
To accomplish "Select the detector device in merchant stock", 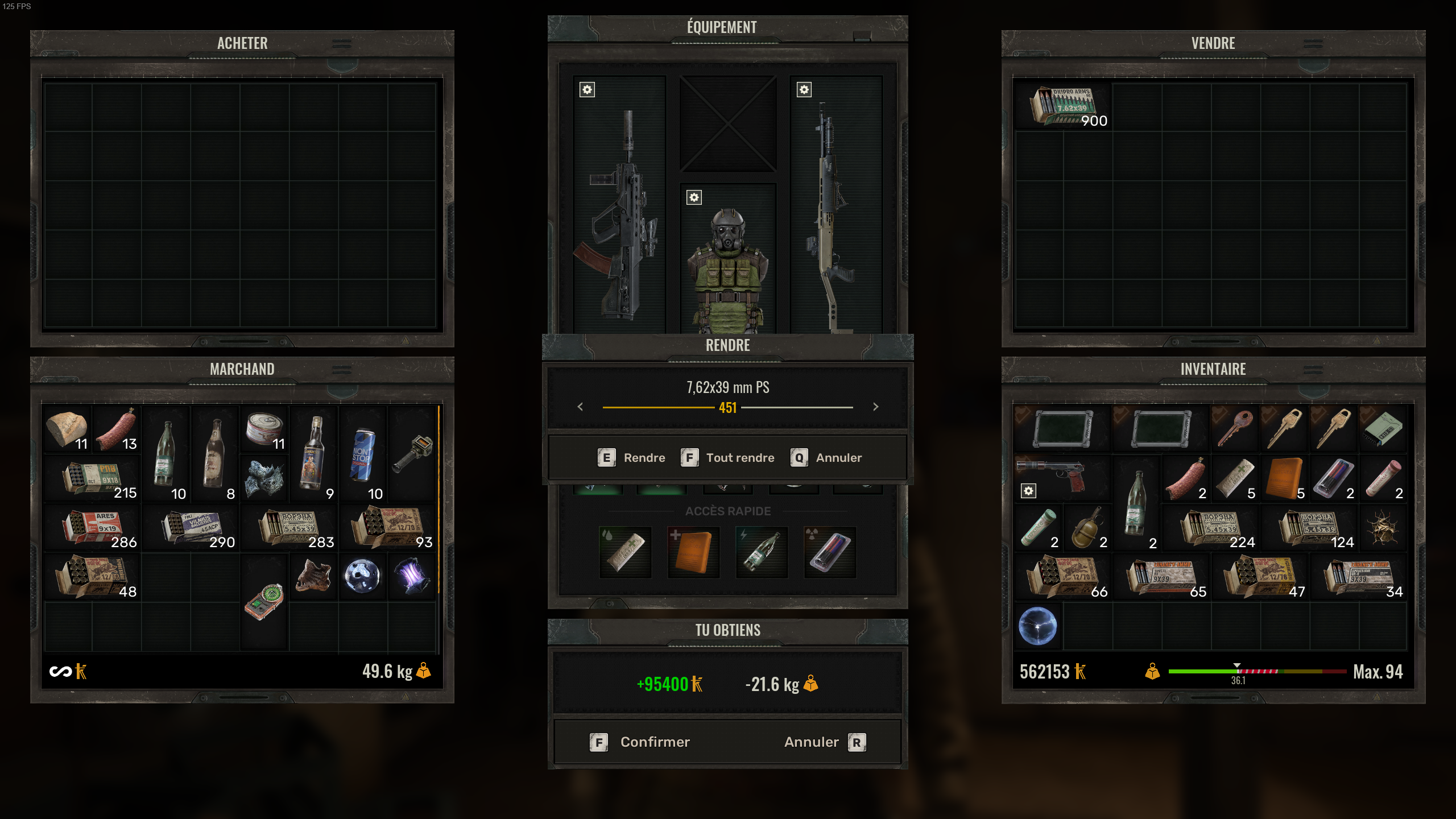I will pos(264,601).
